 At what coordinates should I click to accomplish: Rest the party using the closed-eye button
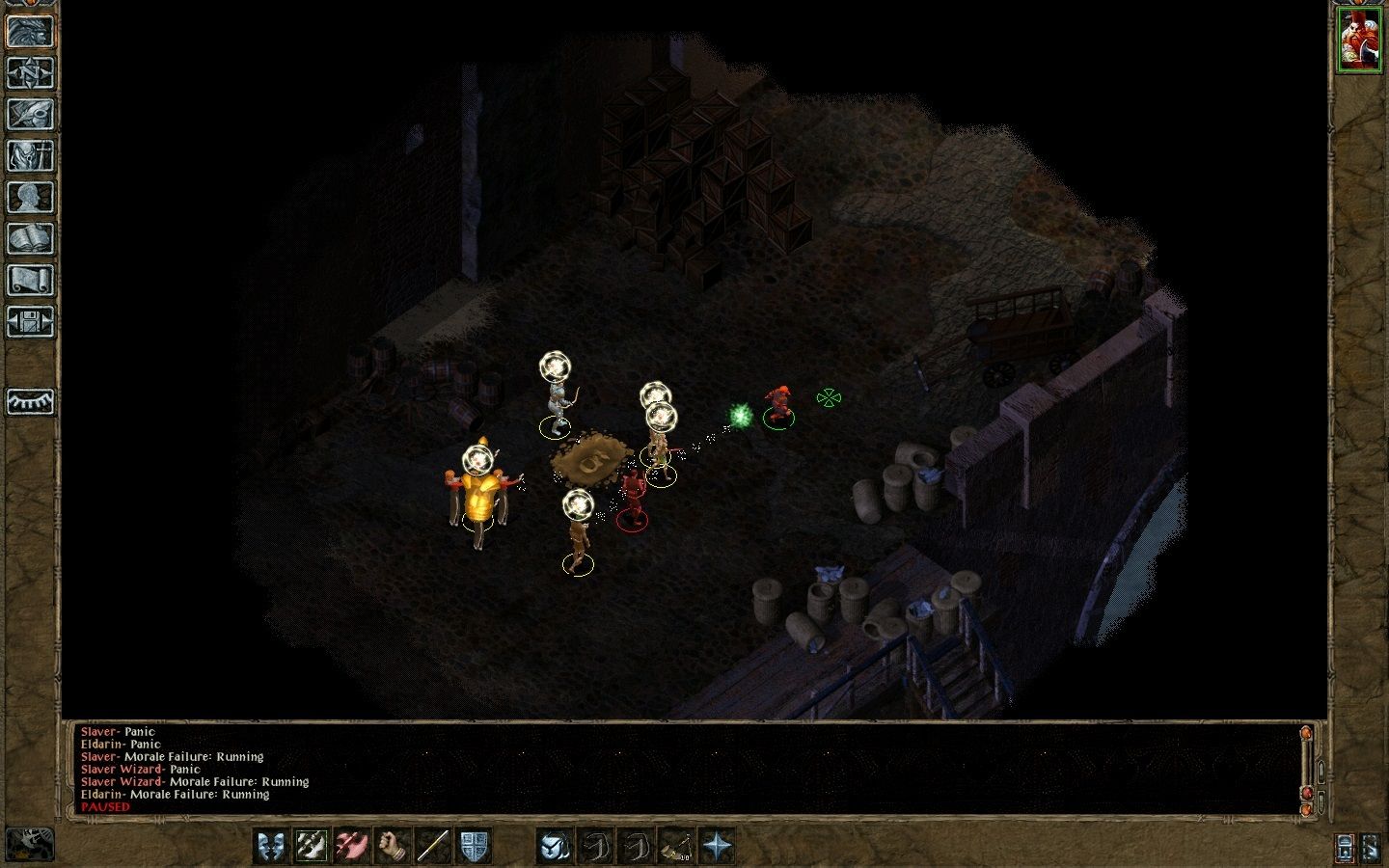pos(30,401)
